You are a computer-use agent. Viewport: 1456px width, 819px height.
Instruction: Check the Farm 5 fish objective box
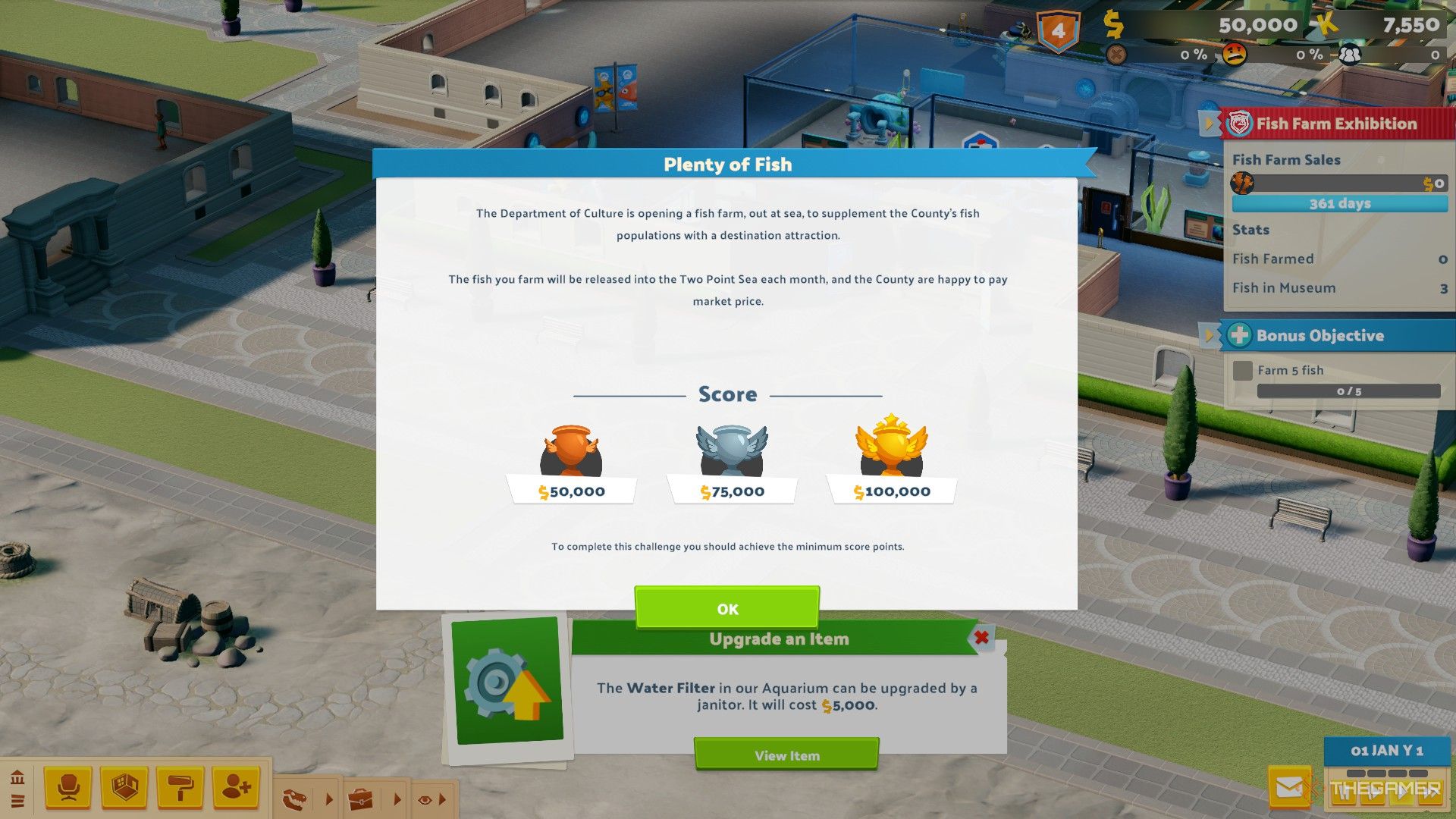[x=1243, y=370]
